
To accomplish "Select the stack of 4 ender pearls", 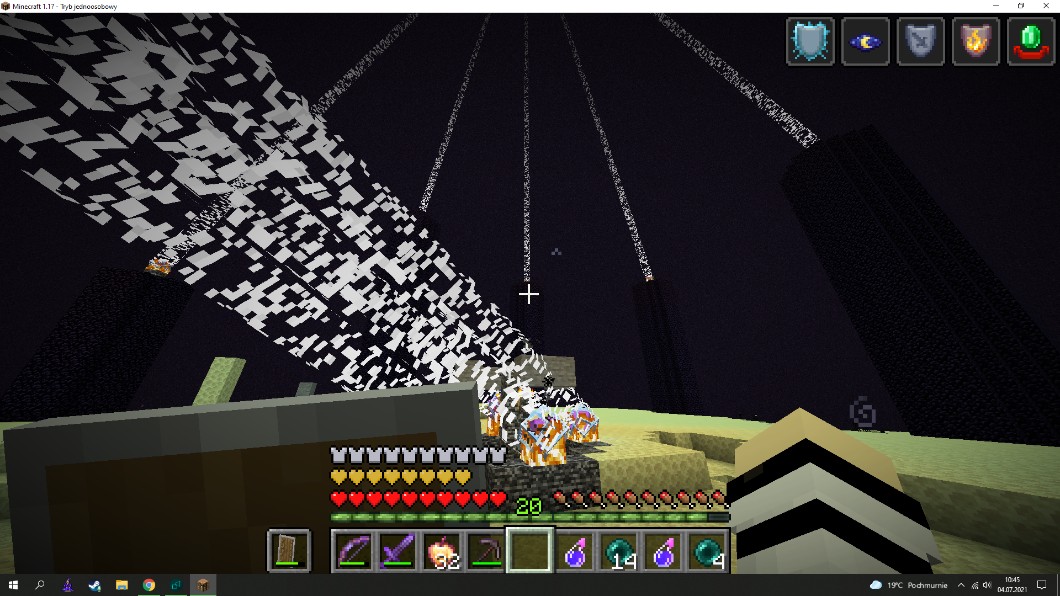I will tap(707, 551).
